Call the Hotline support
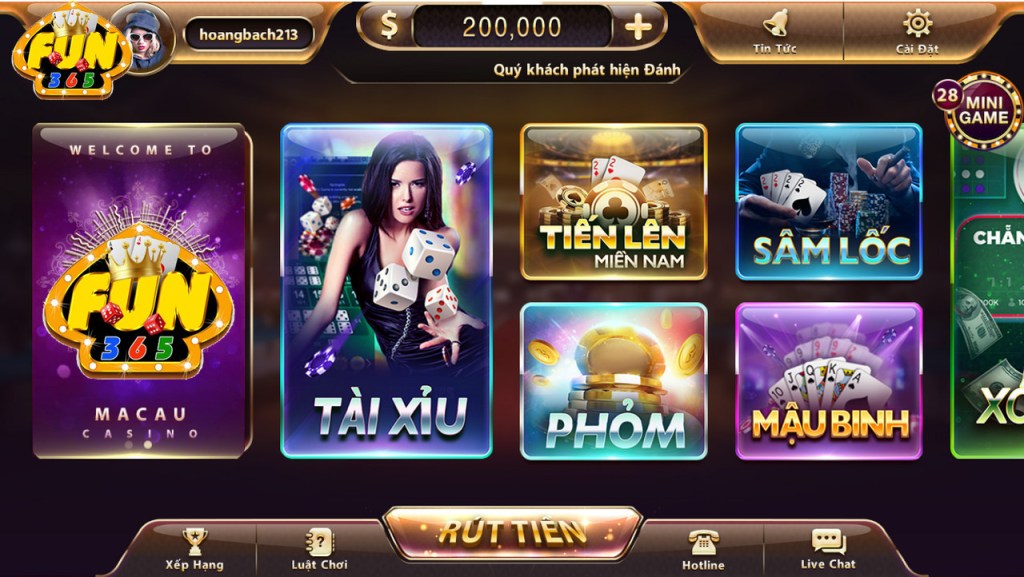1024x577 pixels. [703, 549]
